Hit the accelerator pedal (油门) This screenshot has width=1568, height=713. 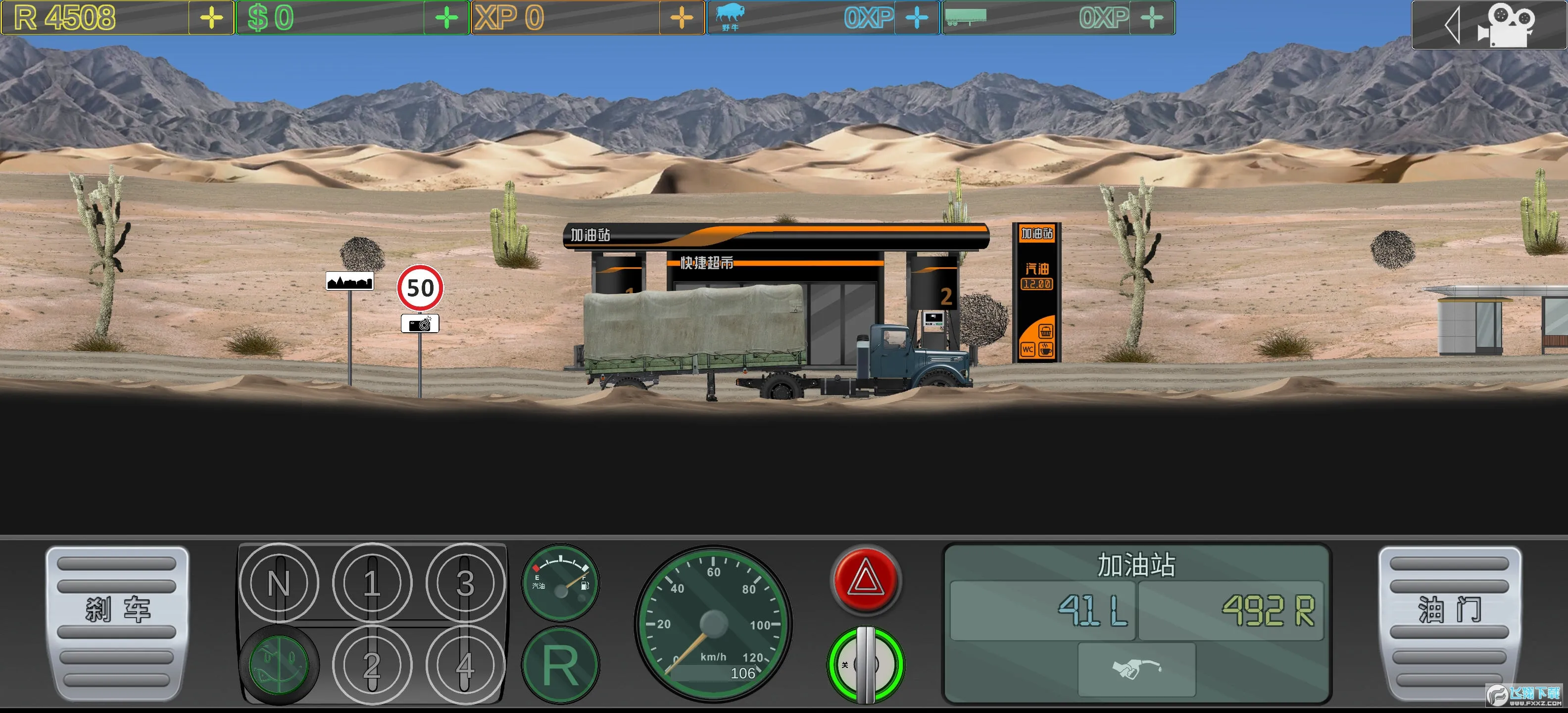click(x=1450, y=622)
